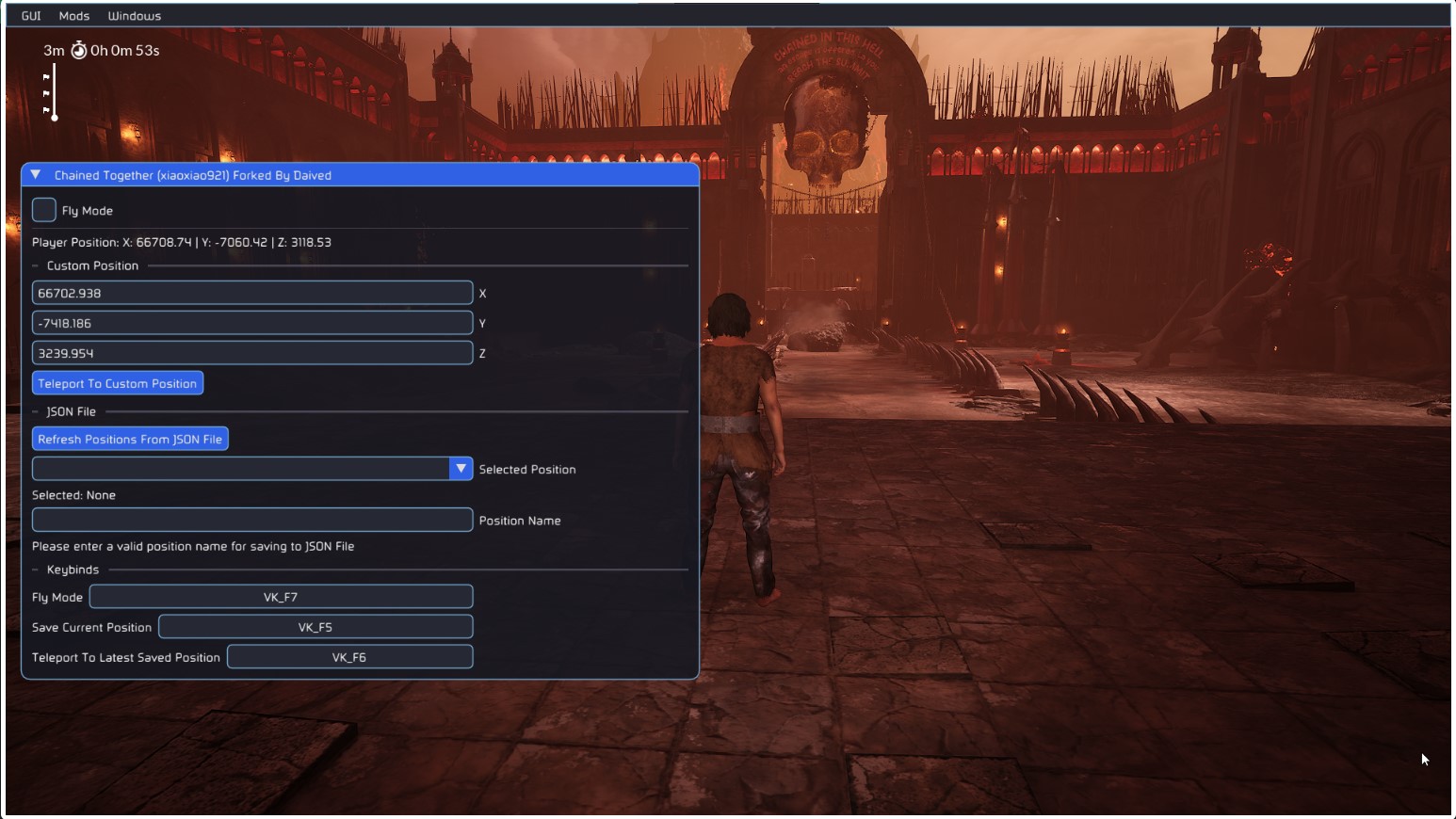
Task: Teleport To Custom Position
Action: pos(118,383)
